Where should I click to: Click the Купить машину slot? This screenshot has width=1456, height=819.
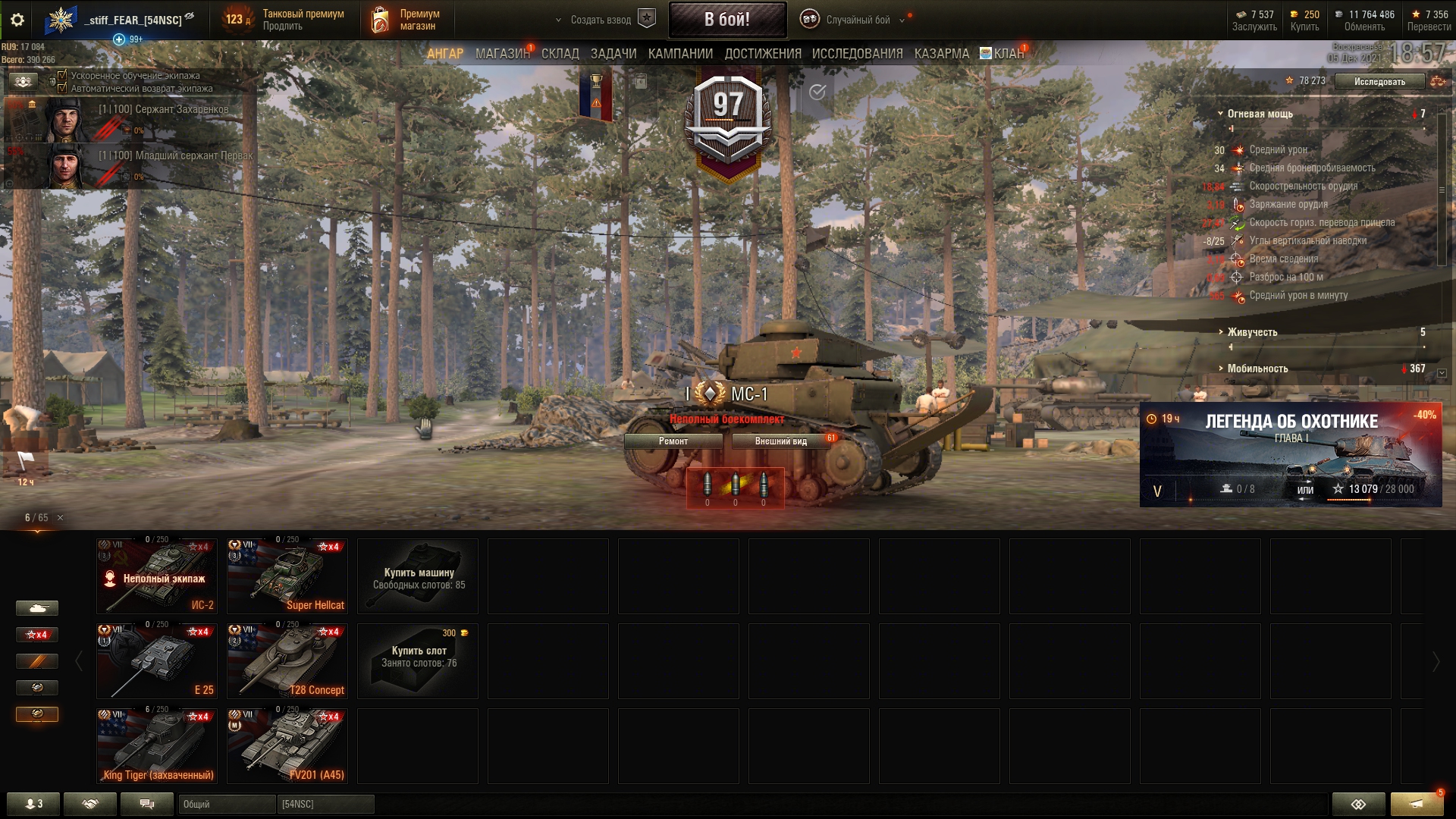point(418,576)
